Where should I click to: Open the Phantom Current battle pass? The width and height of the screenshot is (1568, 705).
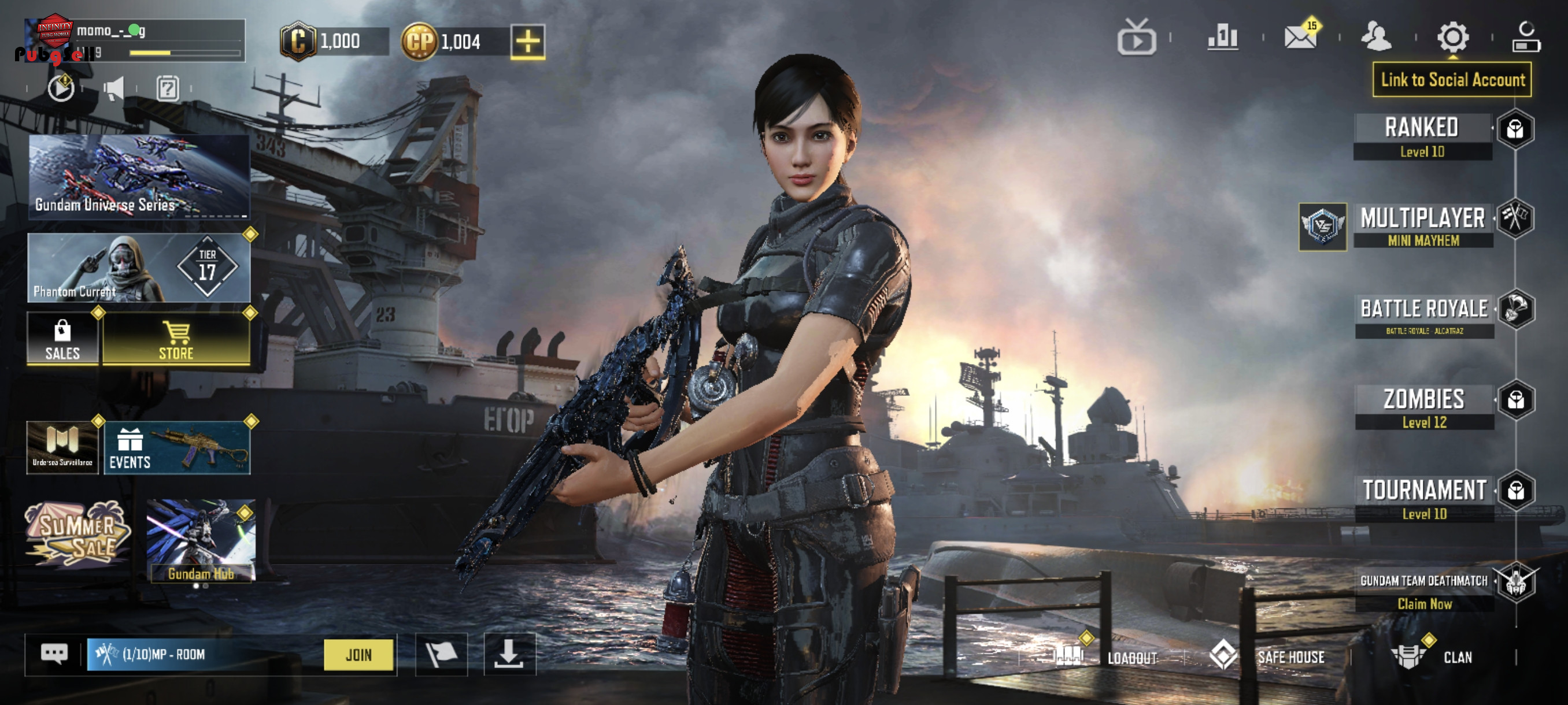tap(139, 268)
